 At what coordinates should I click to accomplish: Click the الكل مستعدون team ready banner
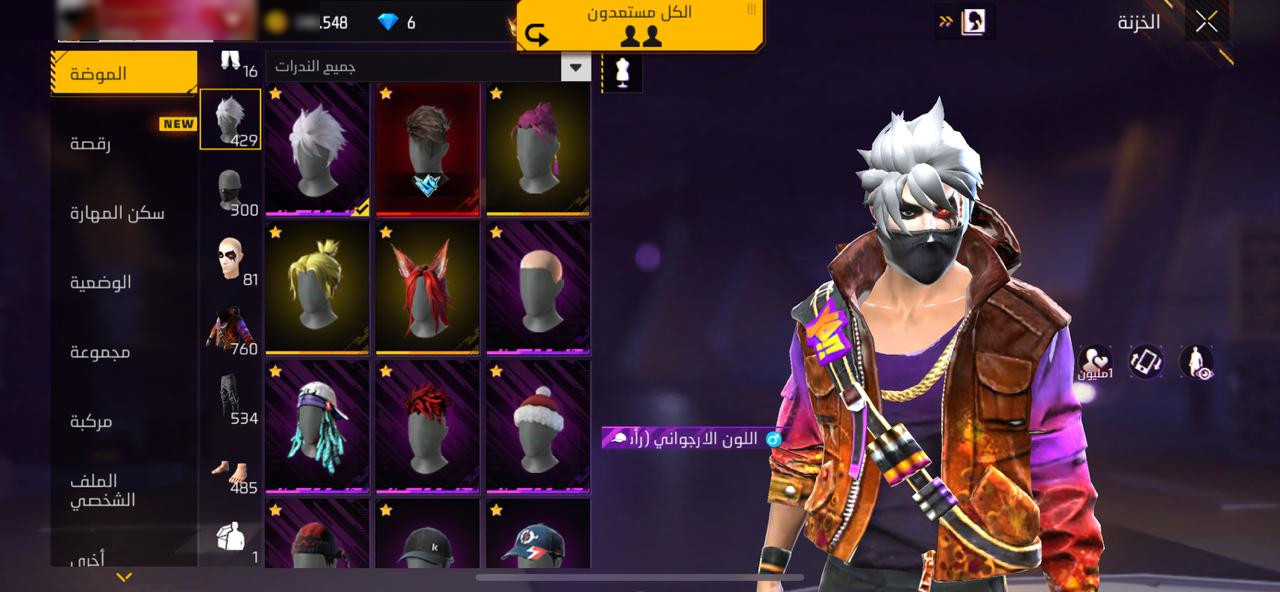click(x=640, y=25)
